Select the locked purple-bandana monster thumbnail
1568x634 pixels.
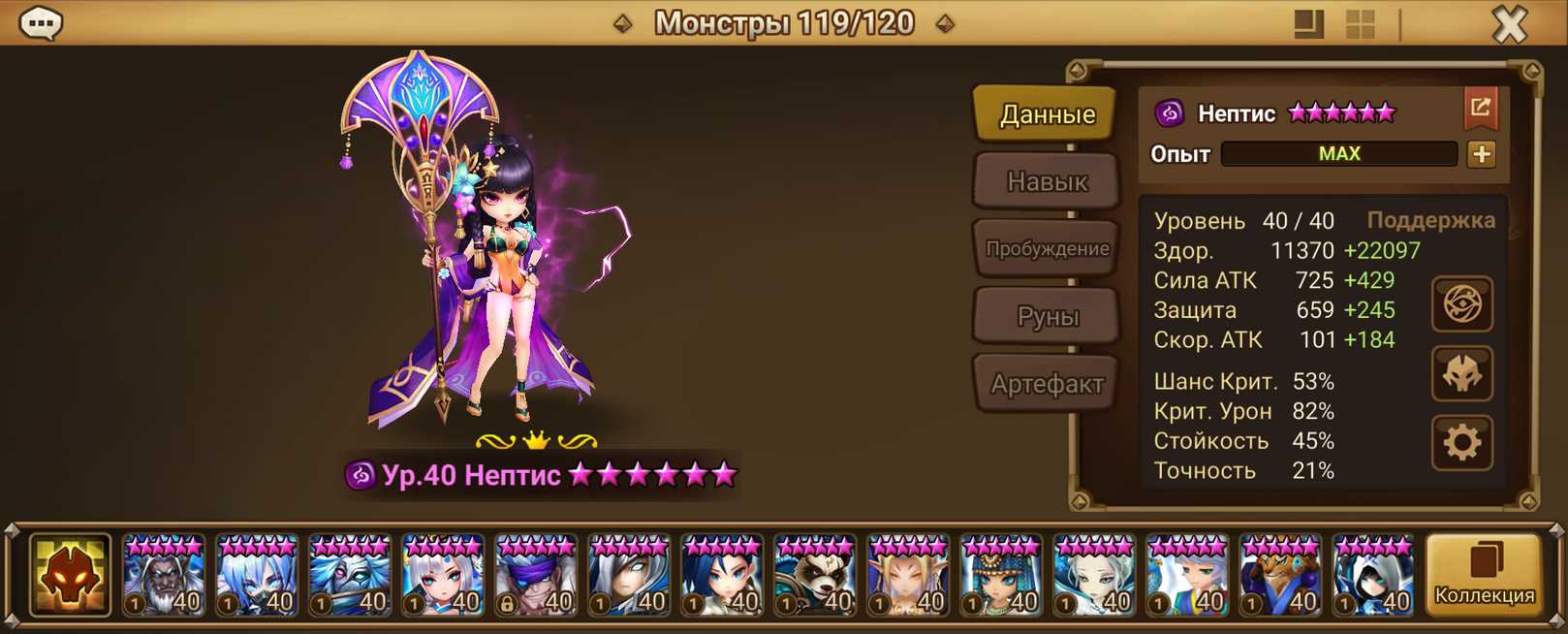[536, 576]
